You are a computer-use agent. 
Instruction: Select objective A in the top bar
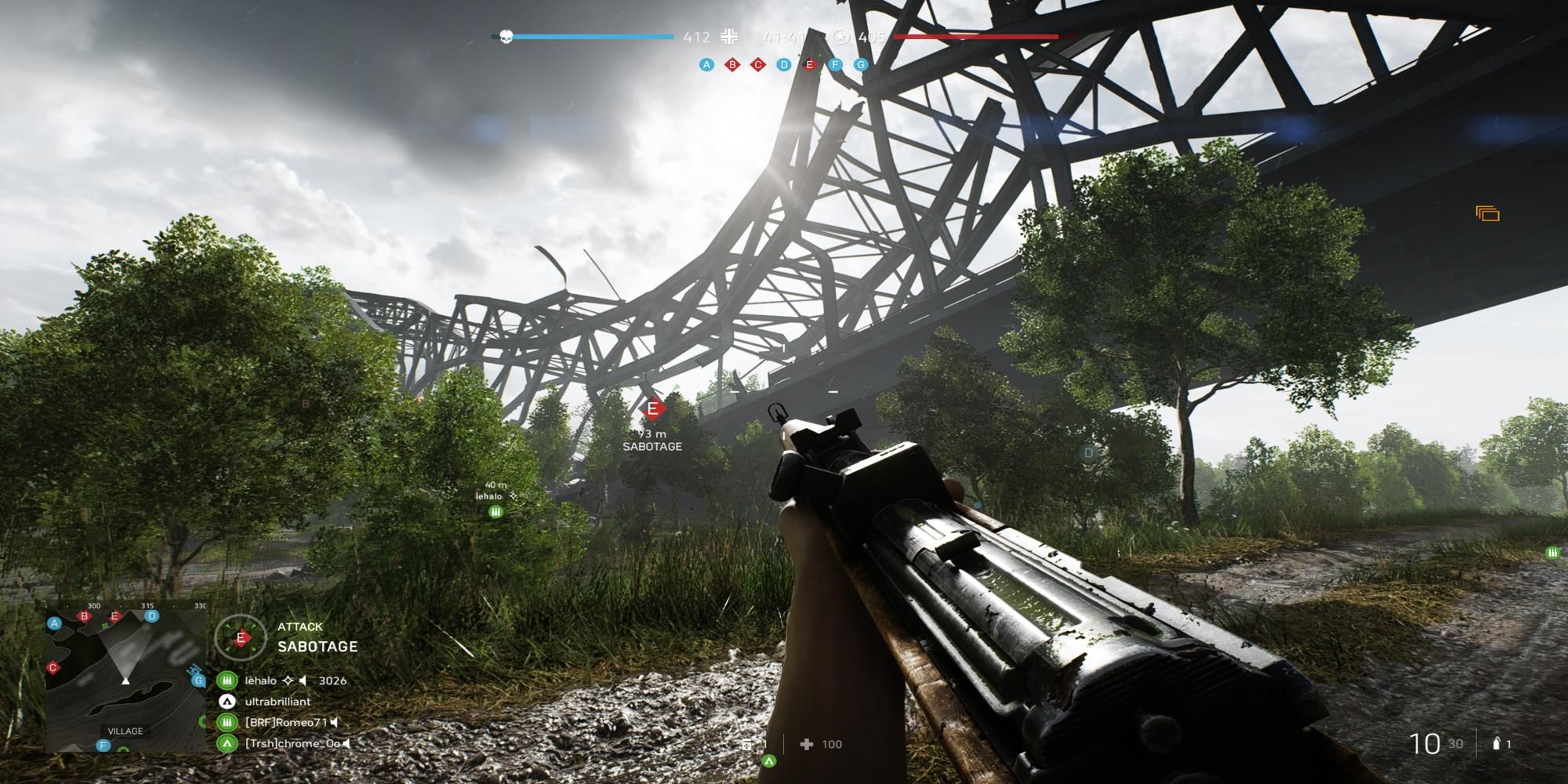point(706,64)
